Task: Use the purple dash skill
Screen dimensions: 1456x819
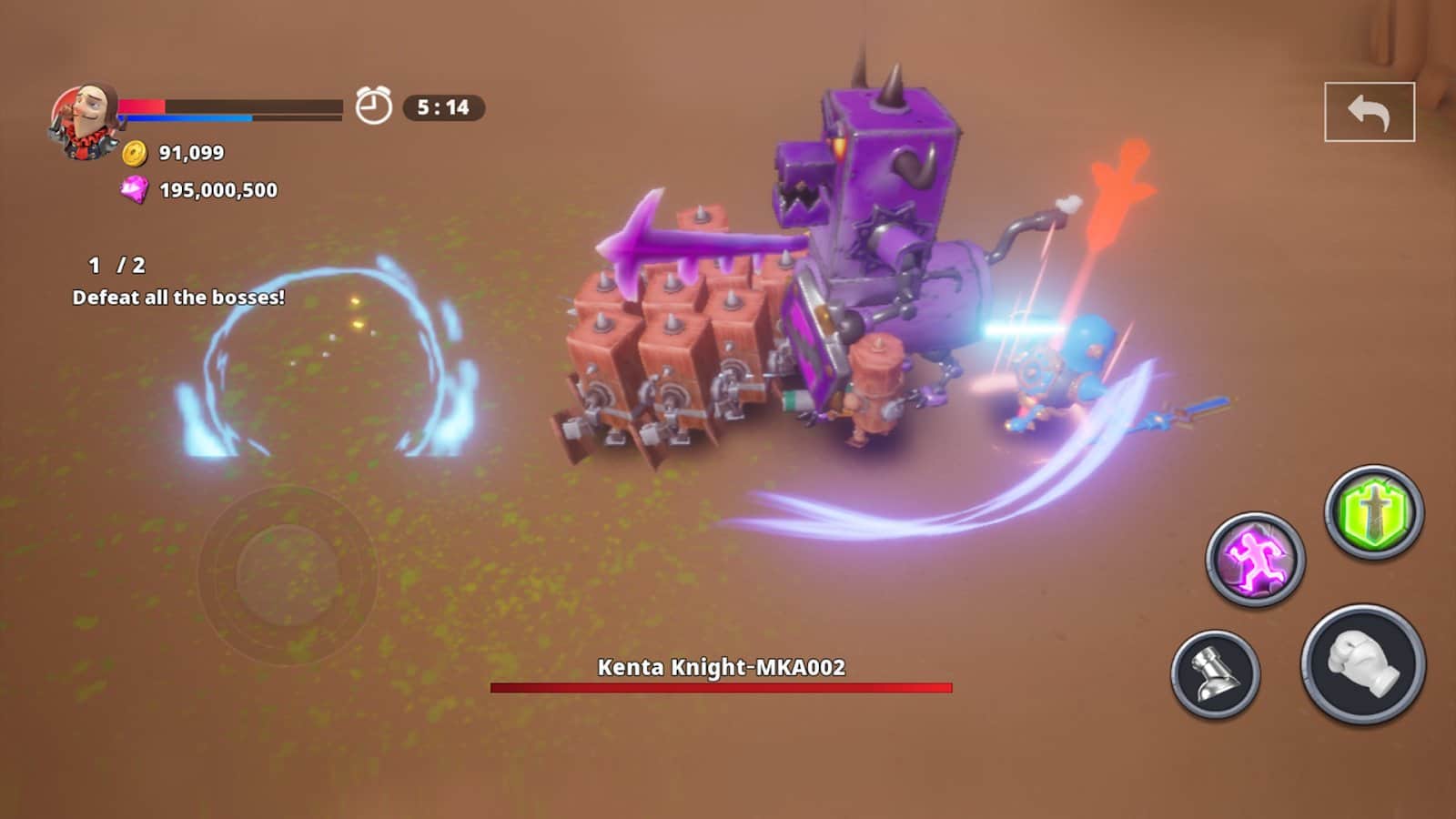Action: (1255, 558)
